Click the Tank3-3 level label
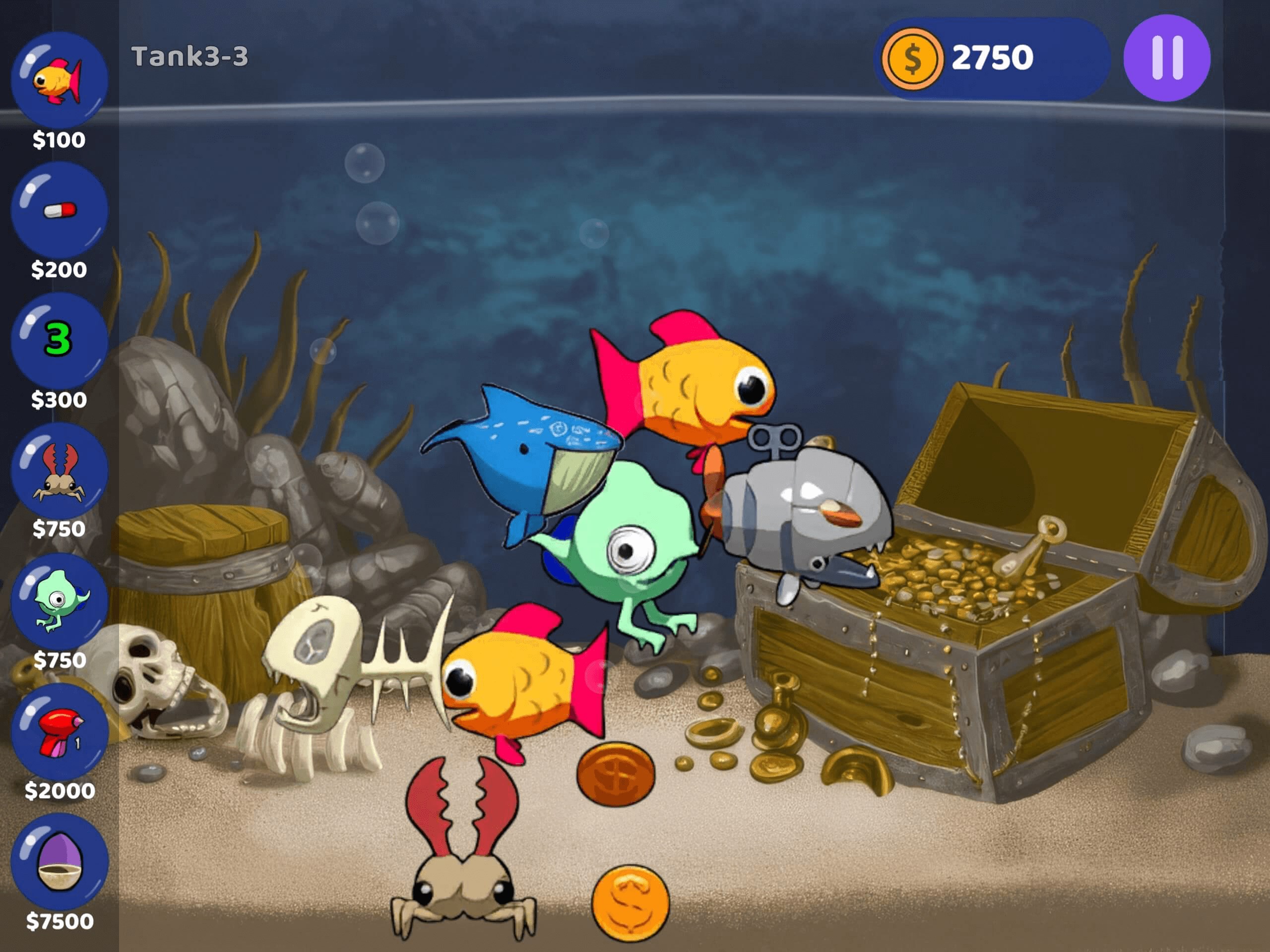Screen dimensions: 1270x952 [x=191, y=55]
